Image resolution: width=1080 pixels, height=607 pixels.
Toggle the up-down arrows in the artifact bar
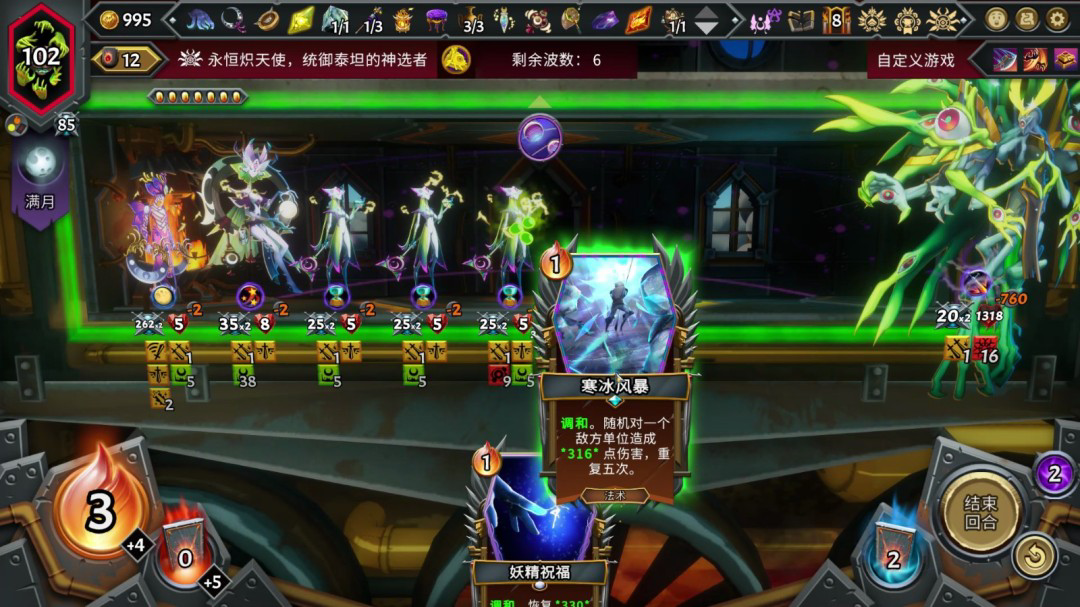tap(707, 20)
